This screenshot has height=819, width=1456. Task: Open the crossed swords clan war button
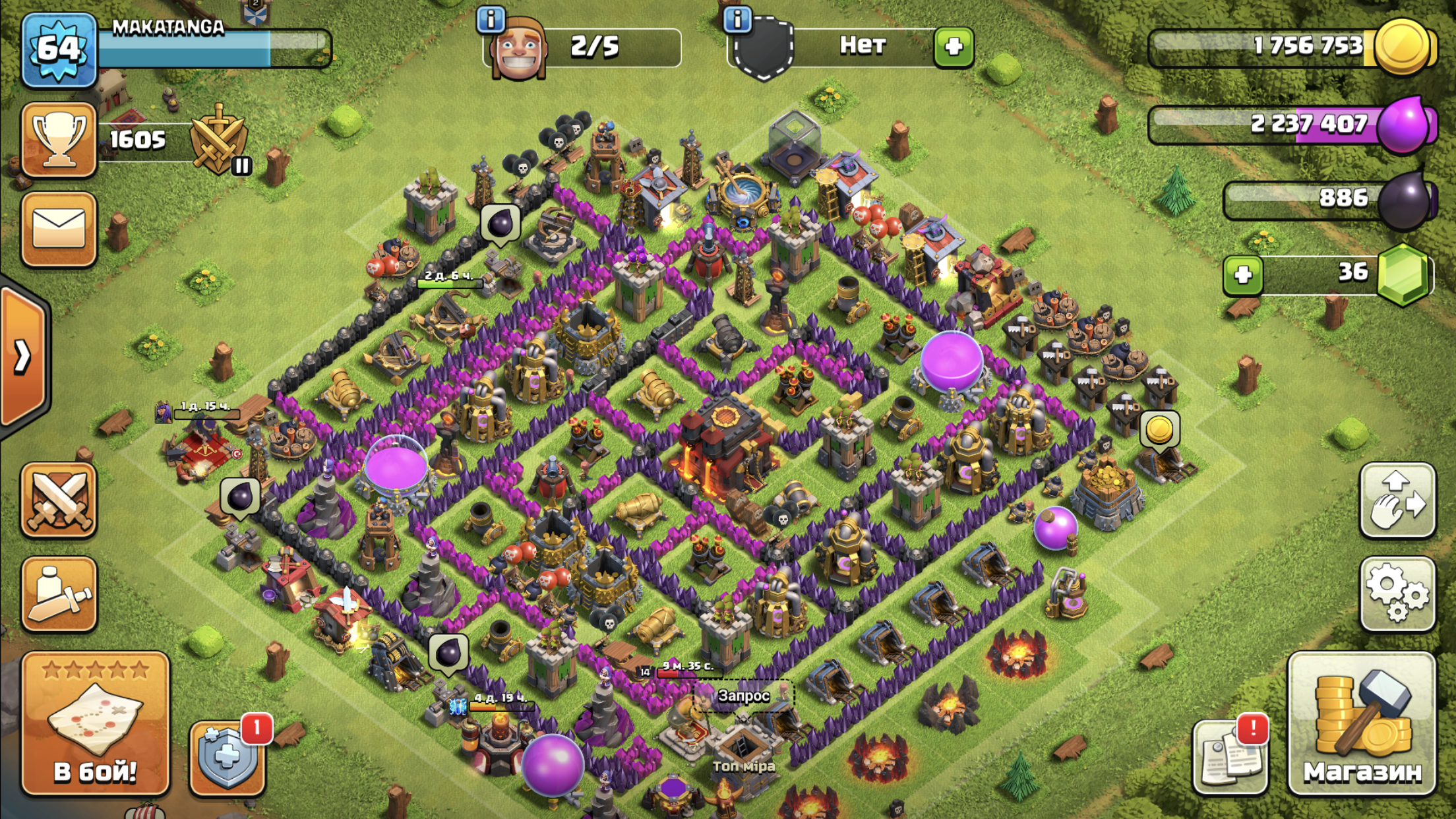(59, 501)
